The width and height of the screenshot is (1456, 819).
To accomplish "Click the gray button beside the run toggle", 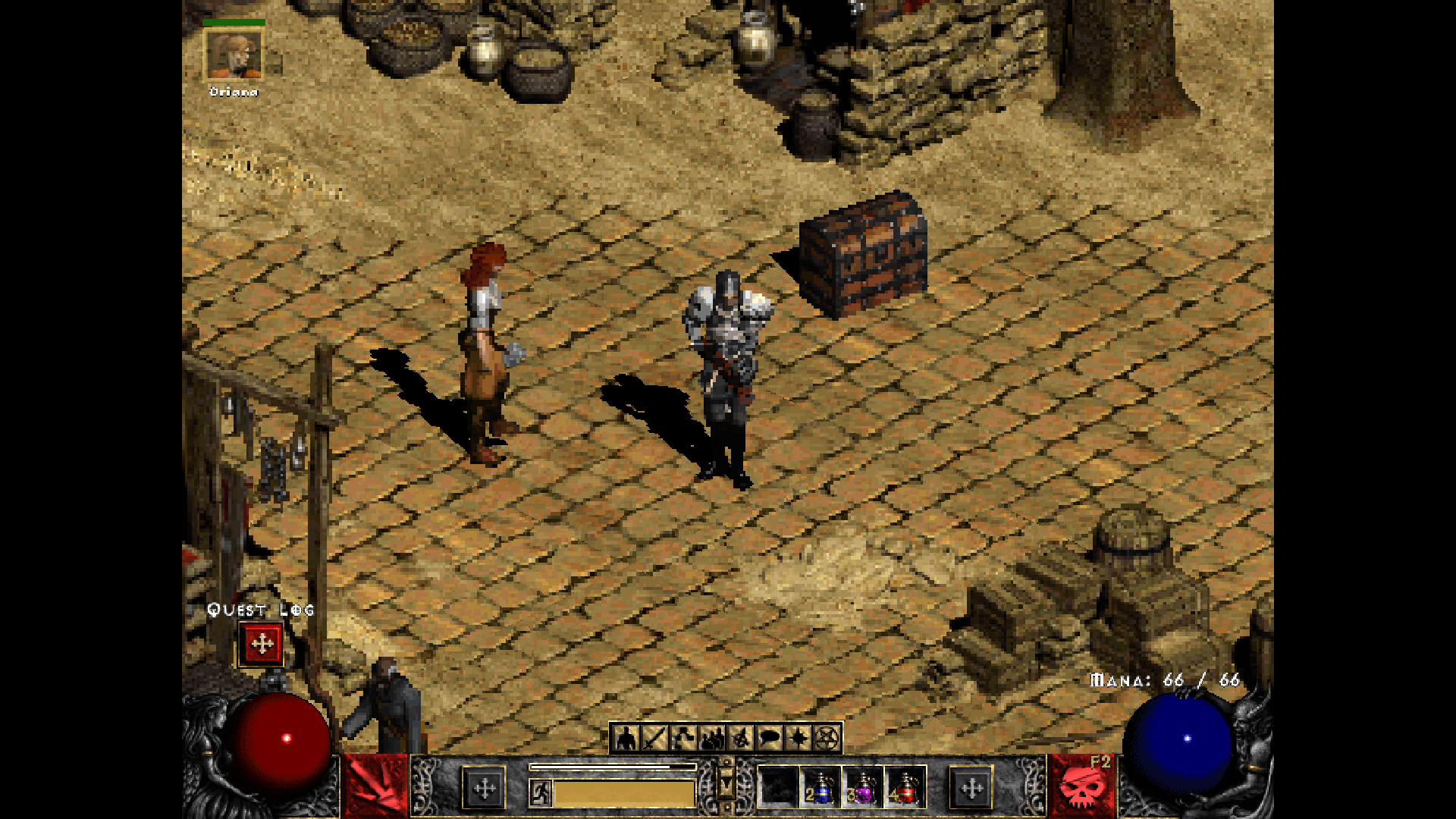I will tap(485, 789).
